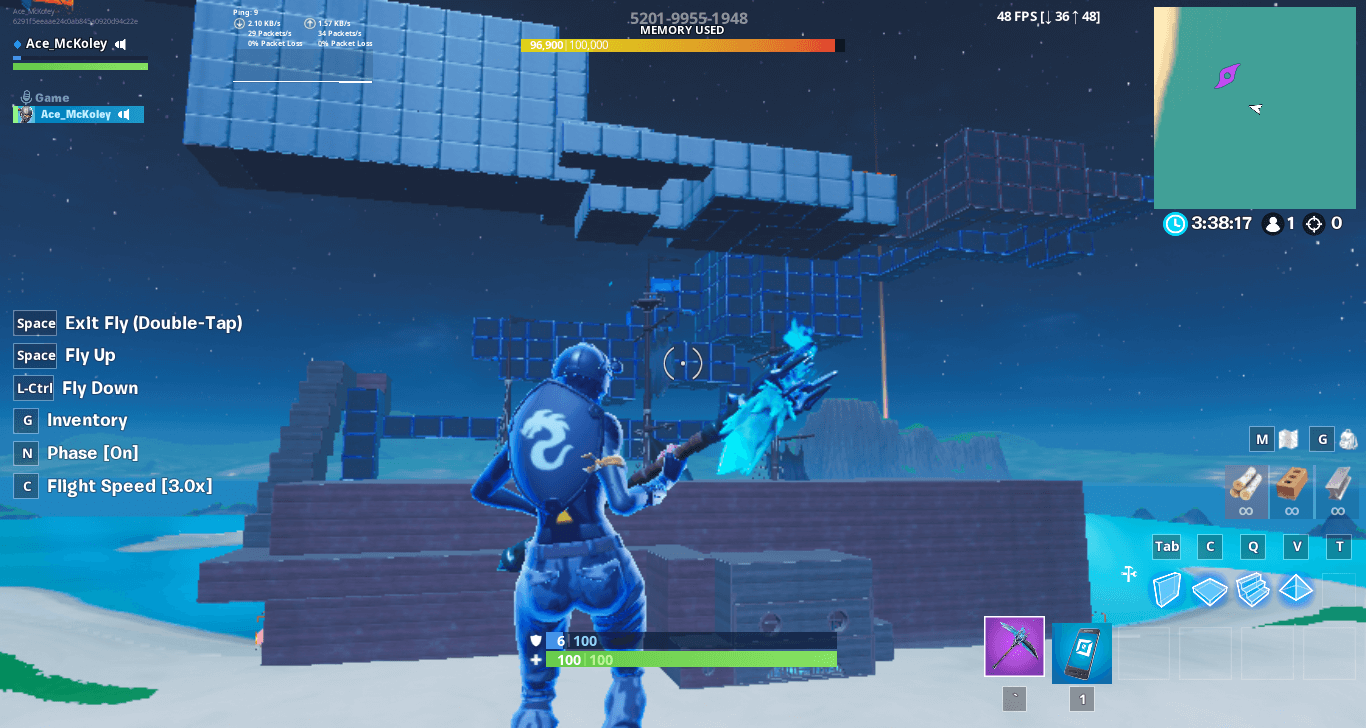Select the pyramid roof build piece

1296,589
